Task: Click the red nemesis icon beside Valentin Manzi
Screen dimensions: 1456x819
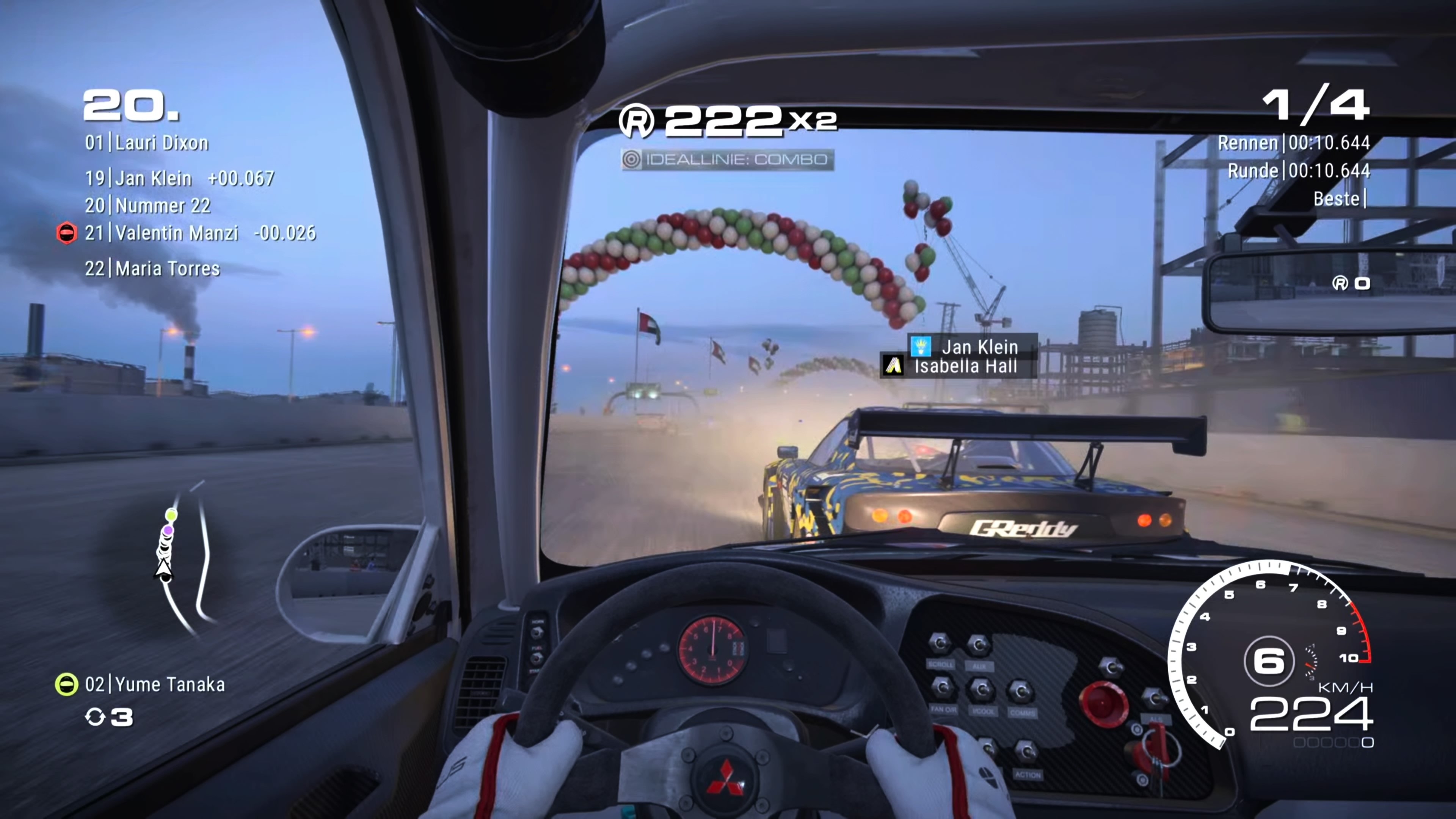Action: pyautogui.click(x=67, y=233)
